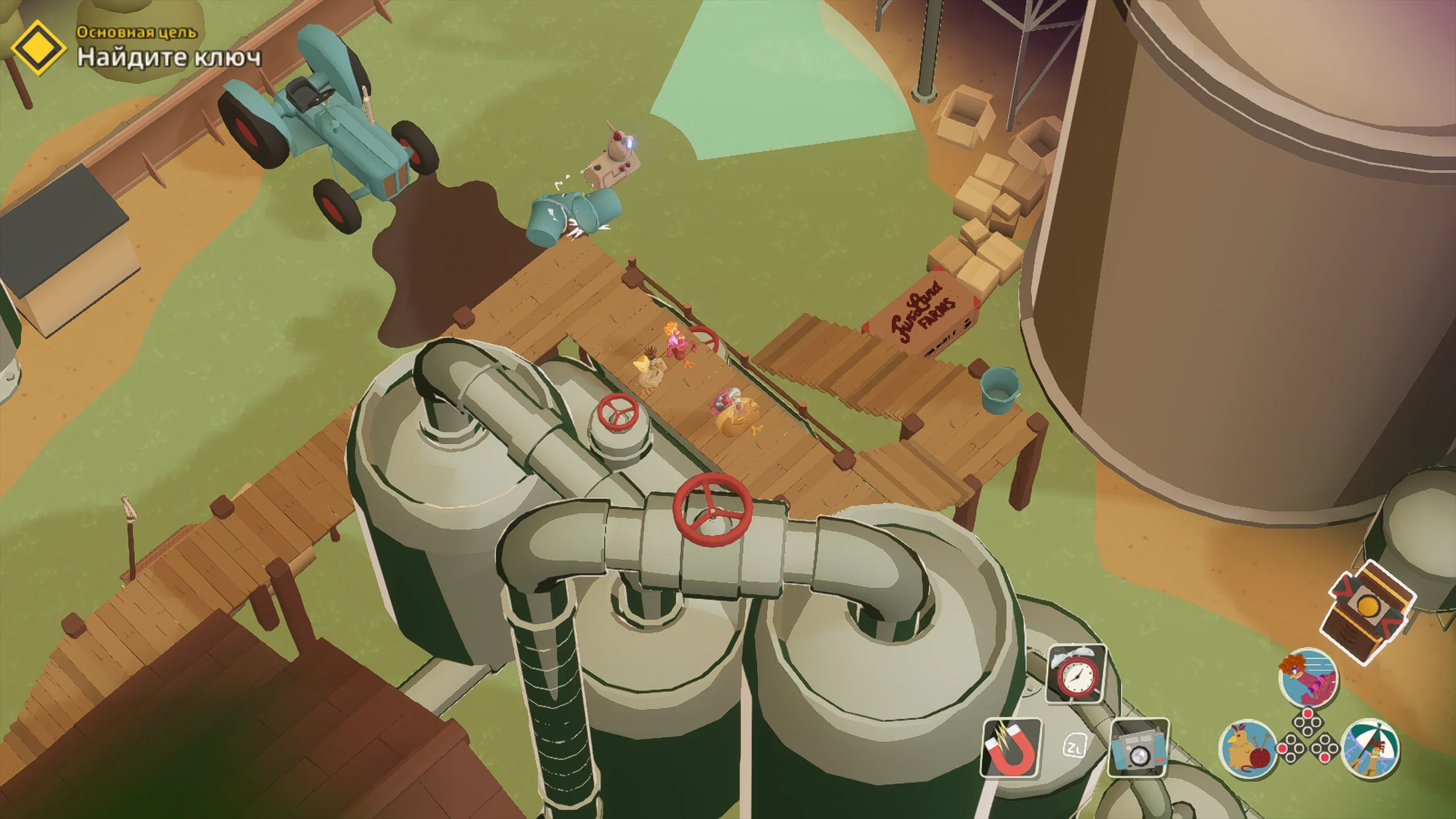Viewport: 1456px width, 819px height.
Task: Switch to the knitting yellow chicken portrait
Action: pos(1248,748)
